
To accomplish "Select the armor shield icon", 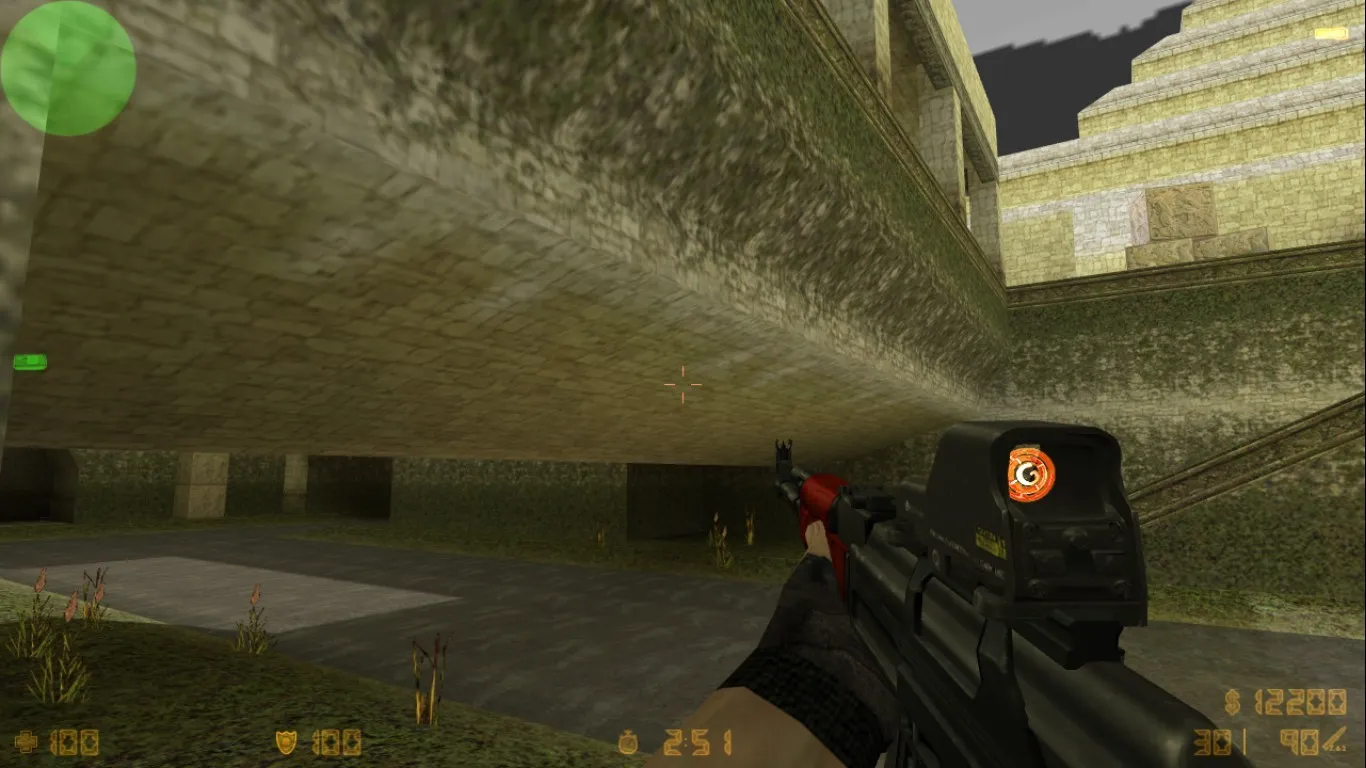I will 288,743.
